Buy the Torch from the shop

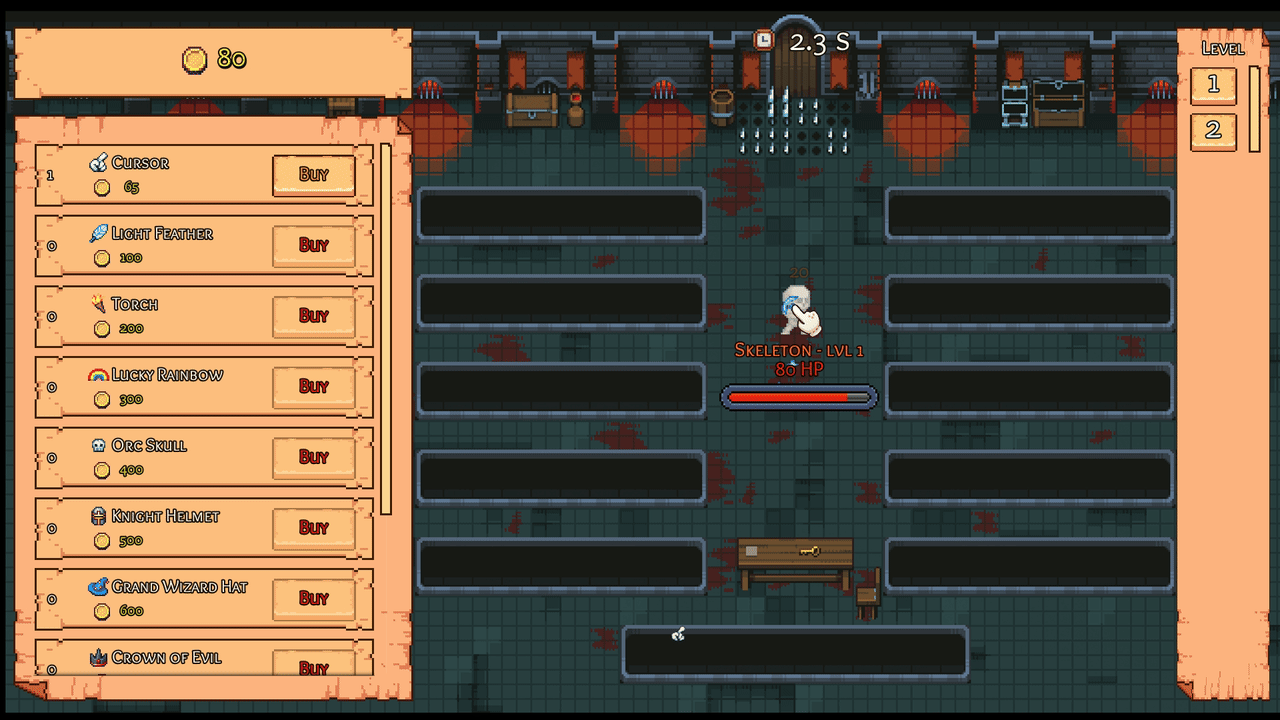(x=313, y=316)
